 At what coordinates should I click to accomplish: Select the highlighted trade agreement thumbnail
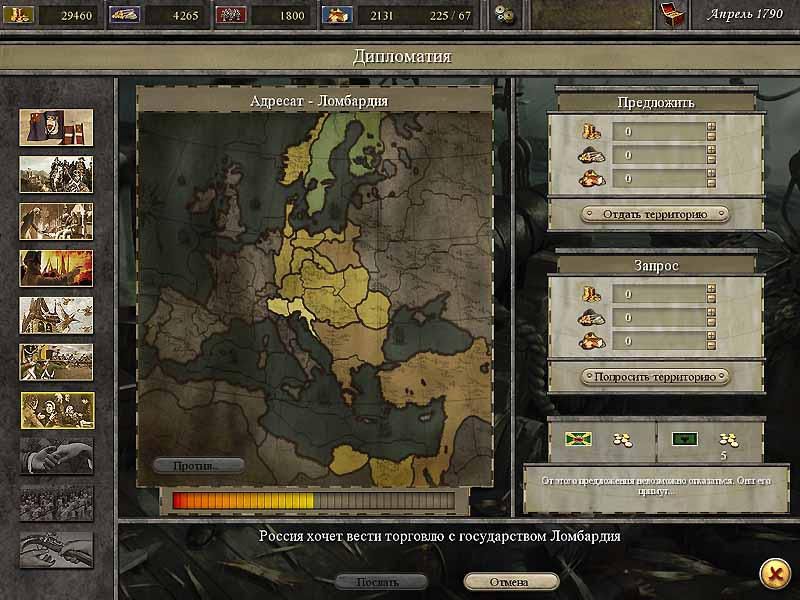56,409
